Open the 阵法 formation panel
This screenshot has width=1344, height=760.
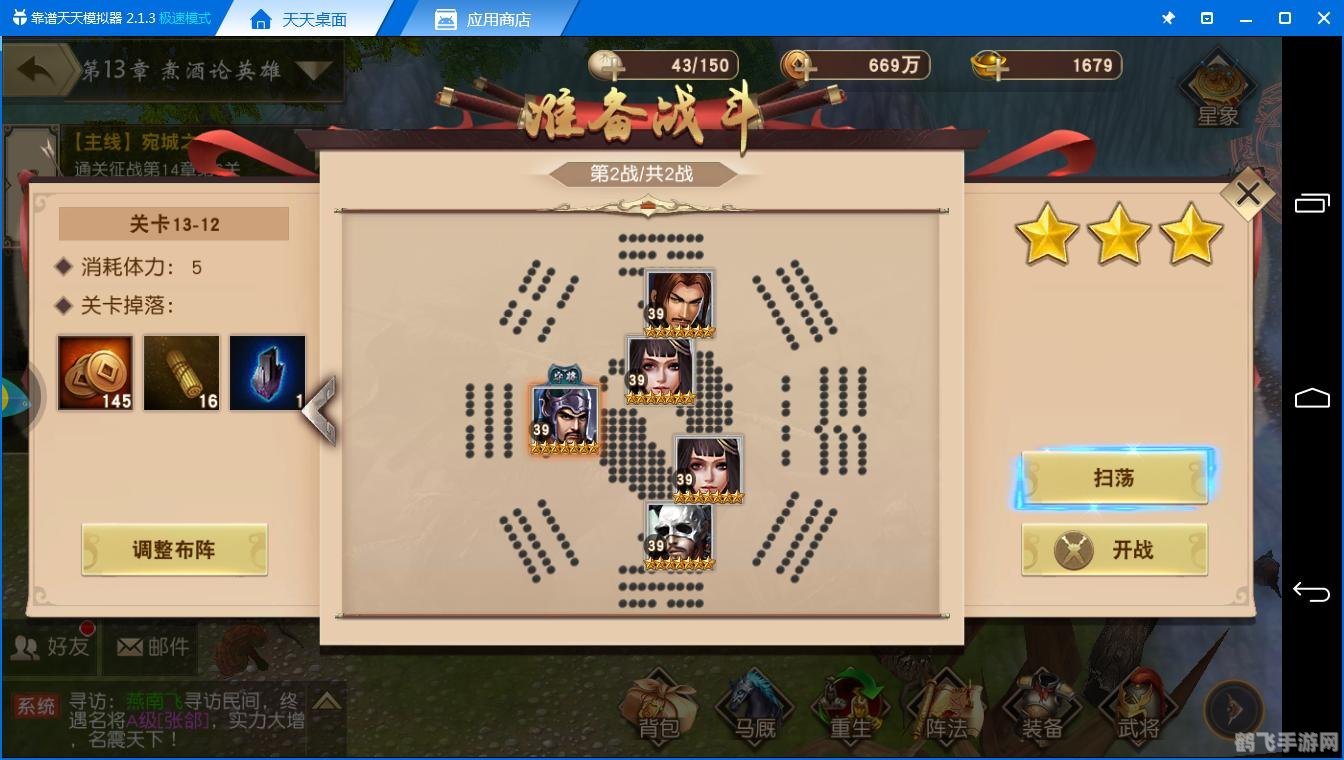point(945,710)
